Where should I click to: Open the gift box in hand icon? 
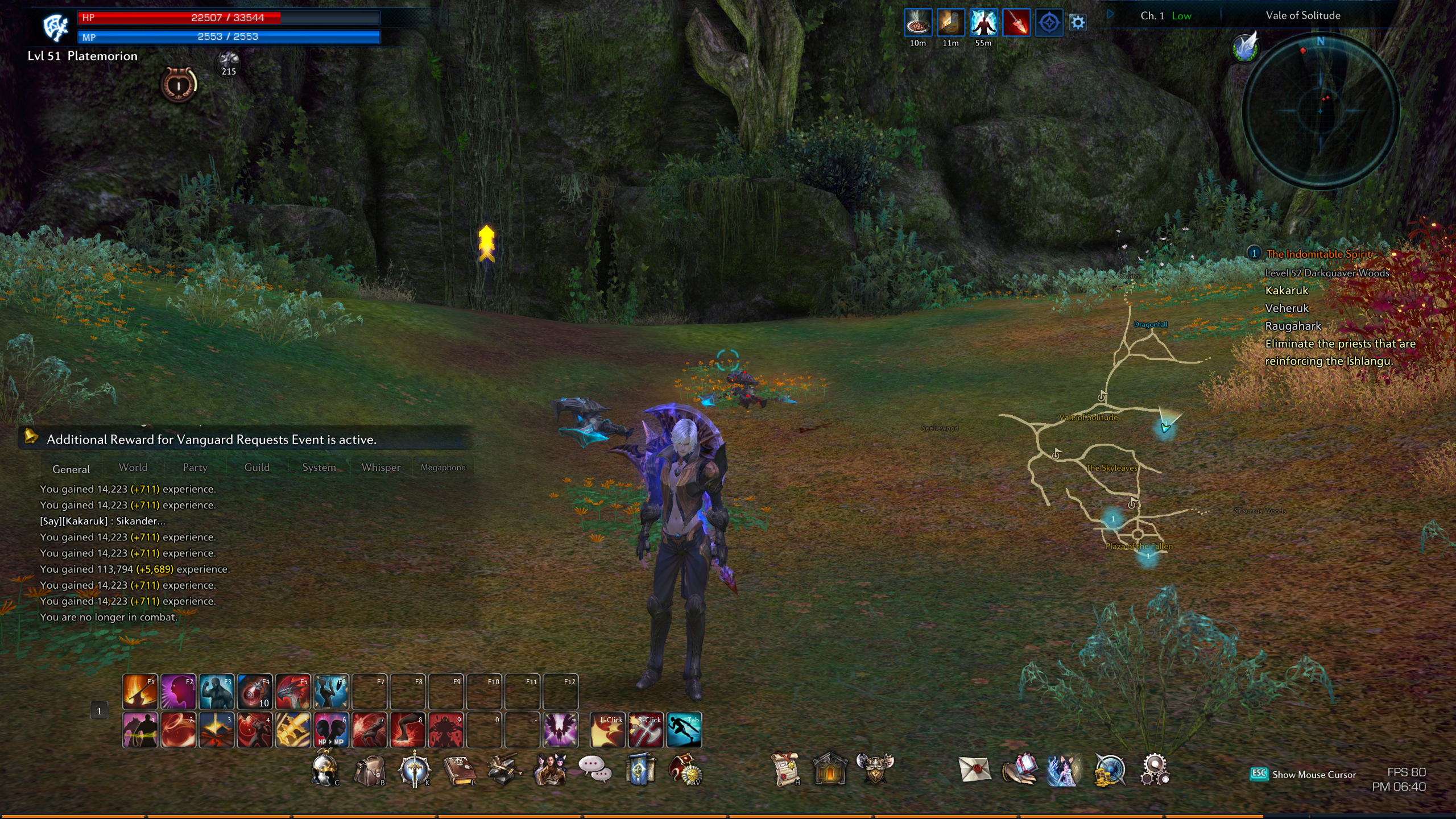coord(1019,770)
